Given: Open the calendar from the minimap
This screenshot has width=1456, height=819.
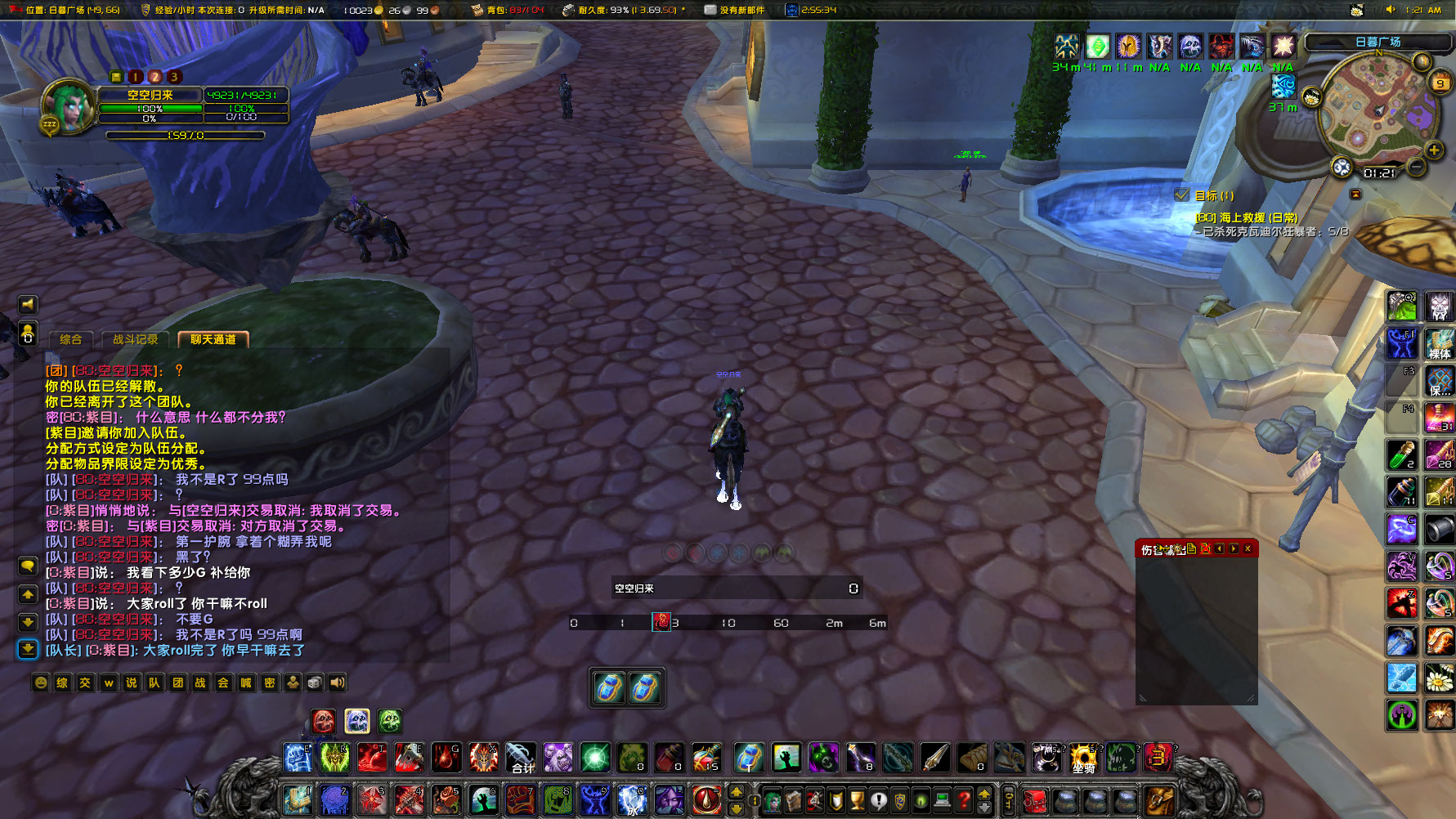Looking at the screenshot, I should click(x=1440, y=82).
